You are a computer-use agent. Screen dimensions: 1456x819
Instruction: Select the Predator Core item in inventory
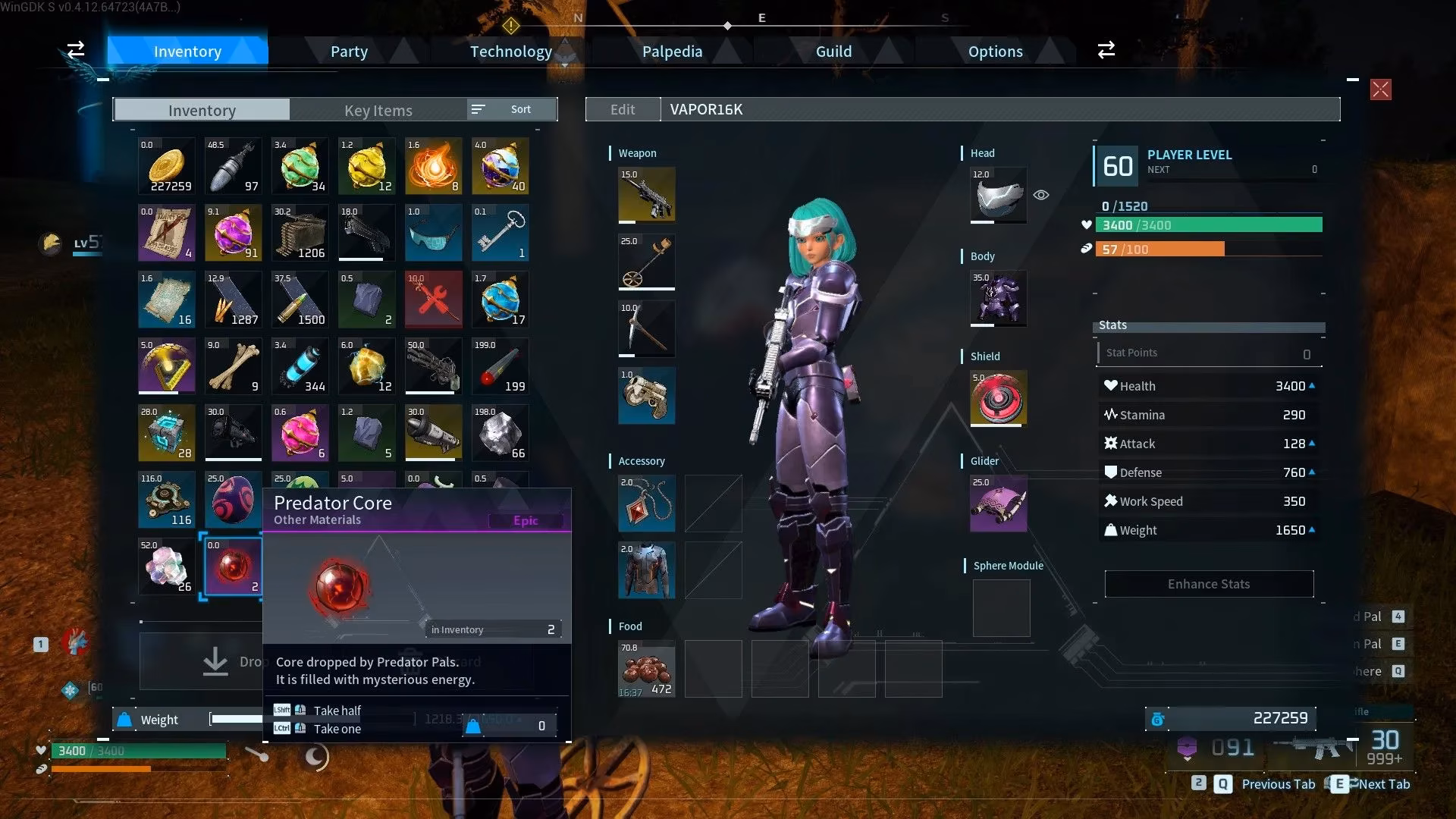click(233, 567)
